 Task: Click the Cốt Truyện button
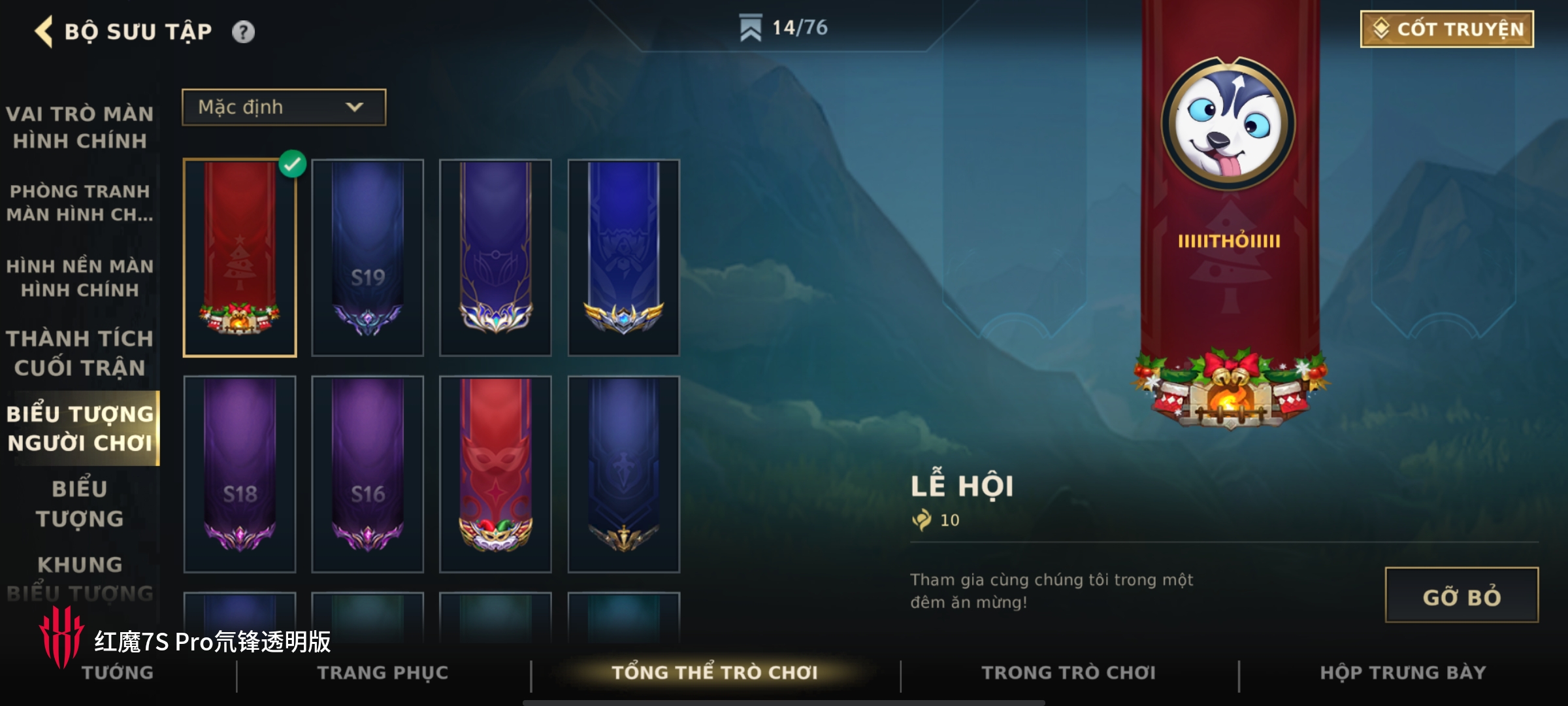click(1446, 29)
